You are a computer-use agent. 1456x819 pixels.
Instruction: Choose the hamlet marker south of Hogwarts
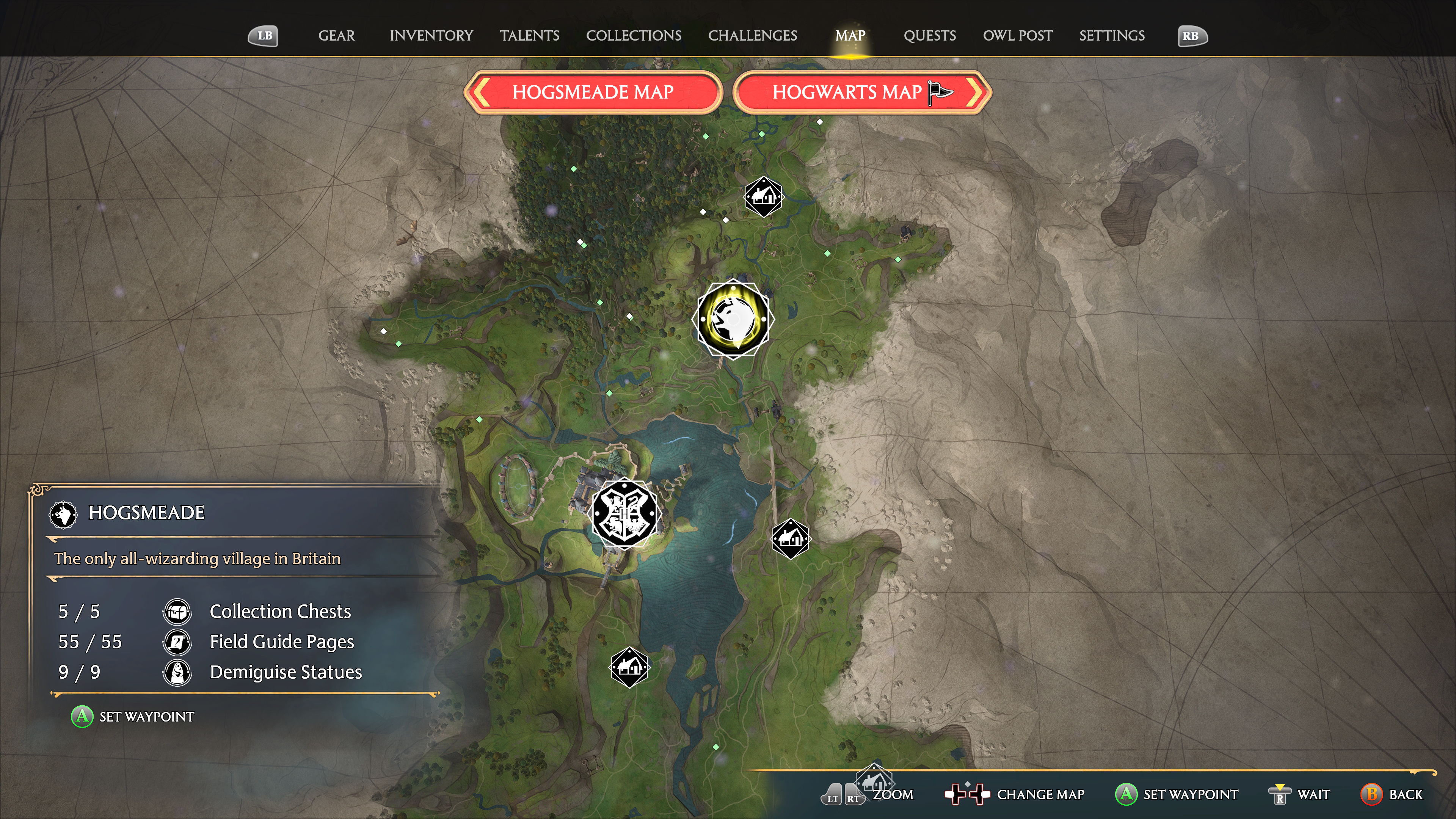[x=629, y=667]
